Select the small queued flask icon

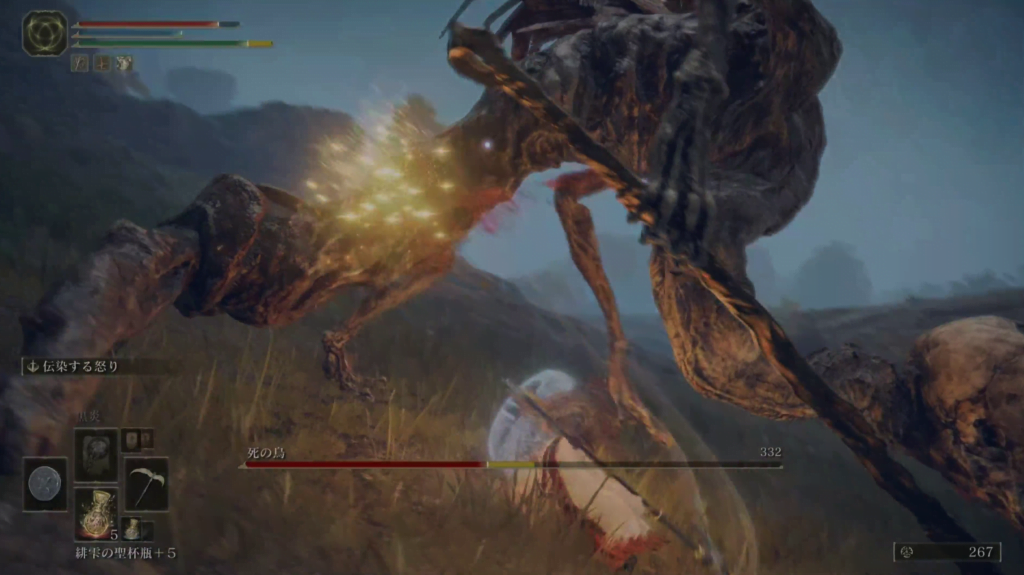133,529
